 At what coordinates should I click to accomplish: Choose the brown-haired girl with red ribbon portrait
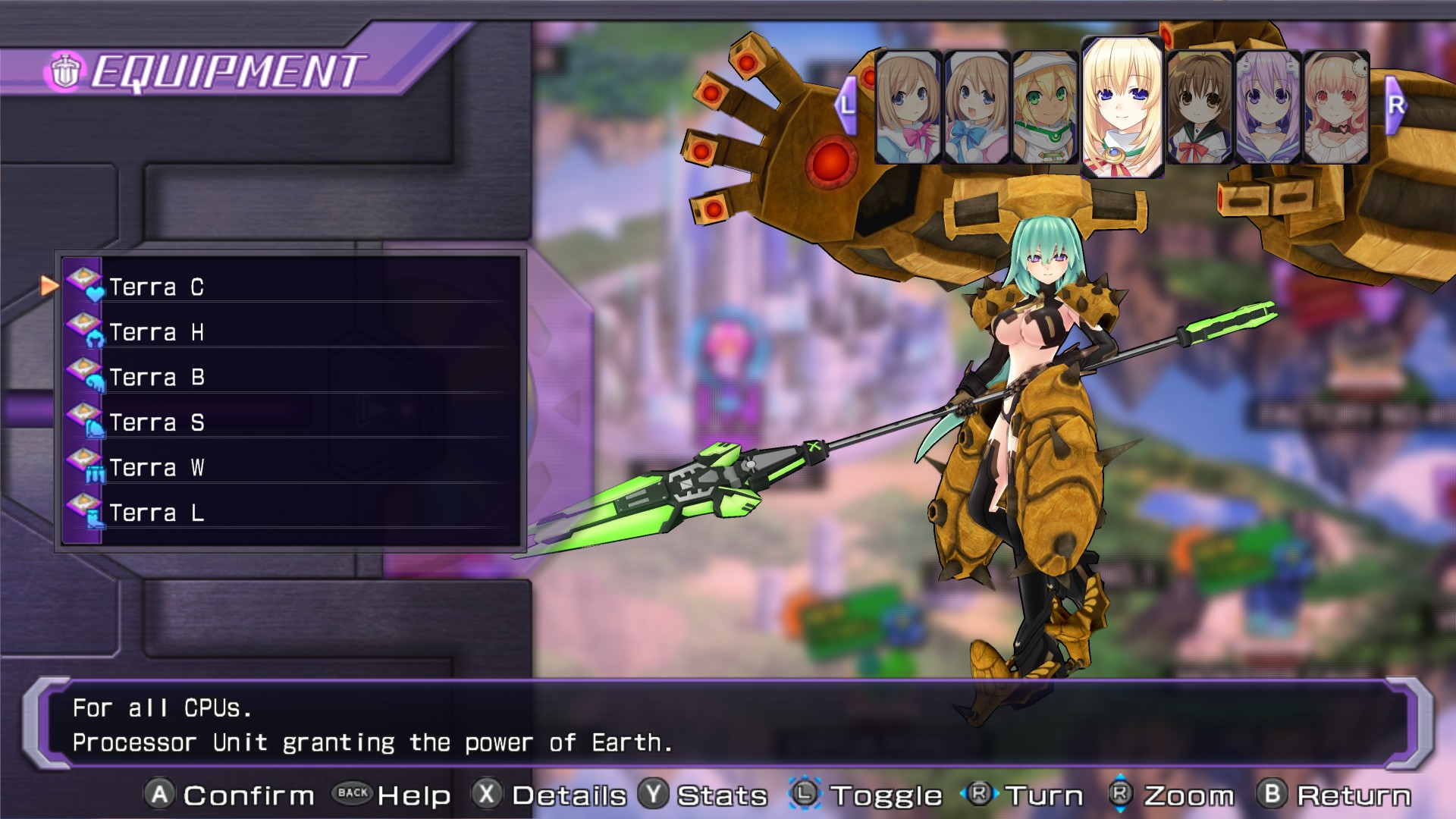1199,108
